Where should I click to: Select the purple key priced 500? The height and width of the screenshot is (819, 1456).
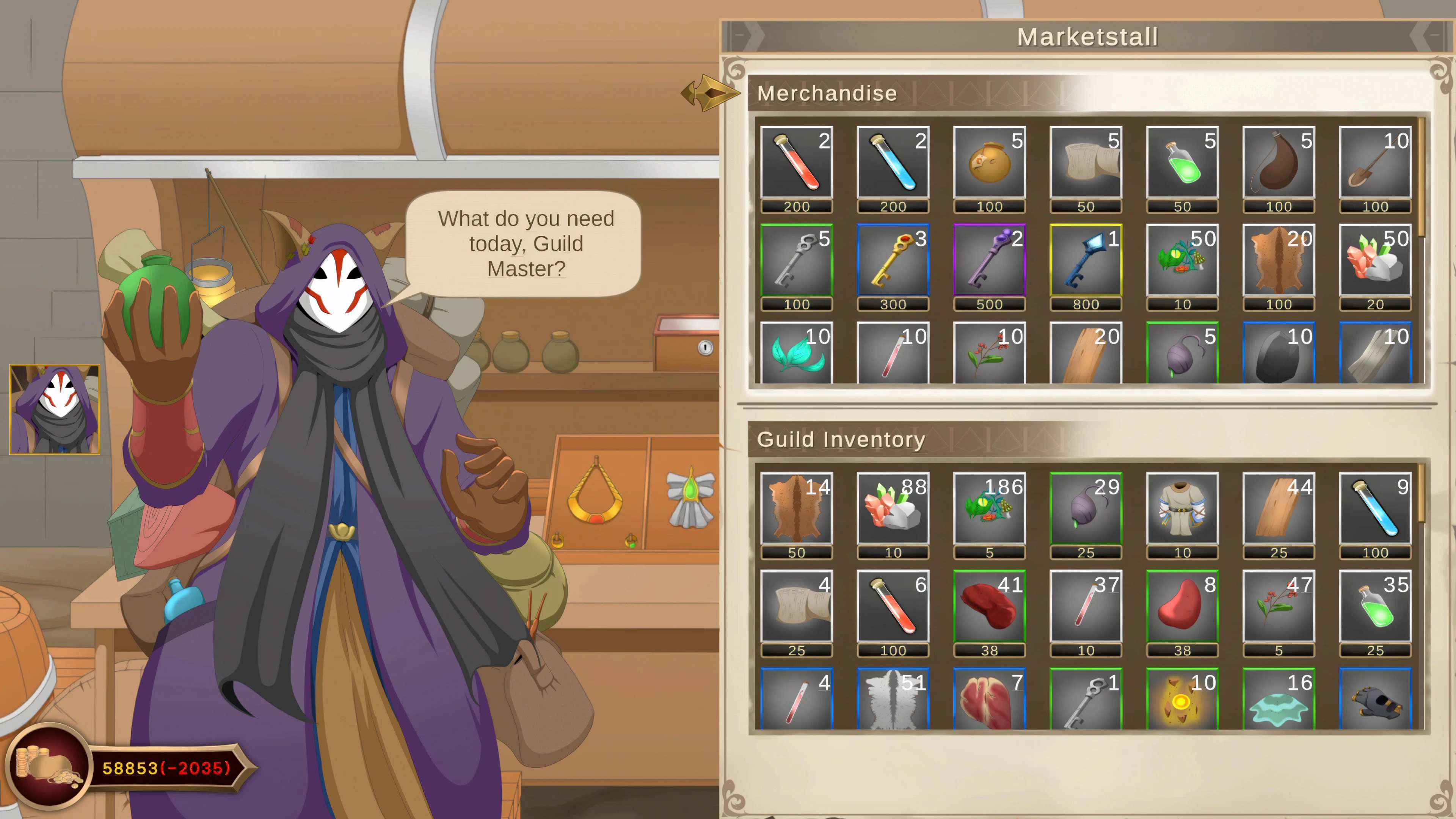[990, 263]
